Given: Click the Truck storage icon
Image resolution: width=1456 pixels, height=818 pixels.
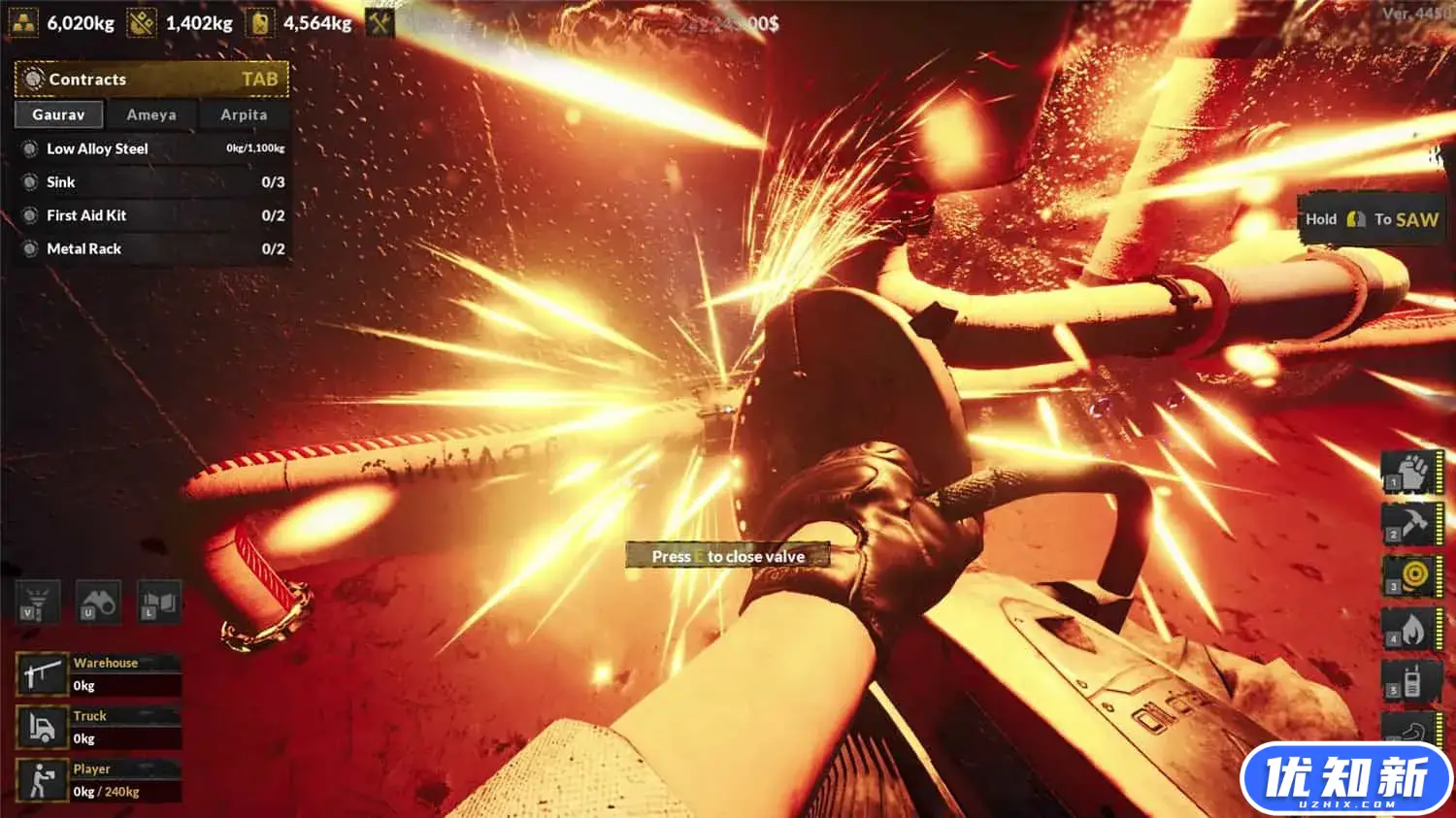Looking at the screenshot, I should coord(42,727).
